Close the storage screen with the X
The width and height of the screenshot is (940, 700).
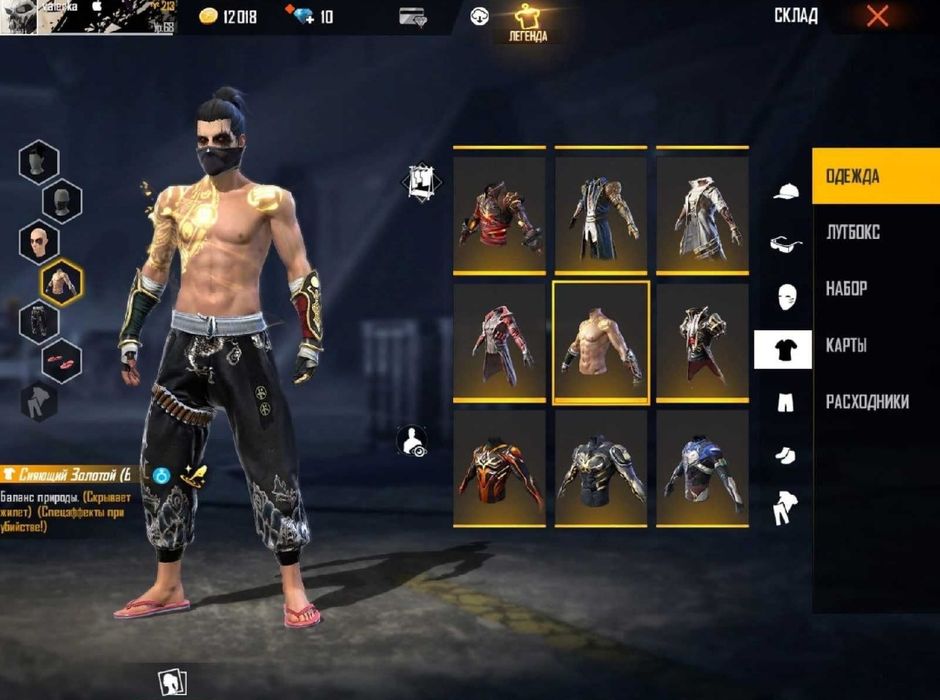tap(877, 15)
